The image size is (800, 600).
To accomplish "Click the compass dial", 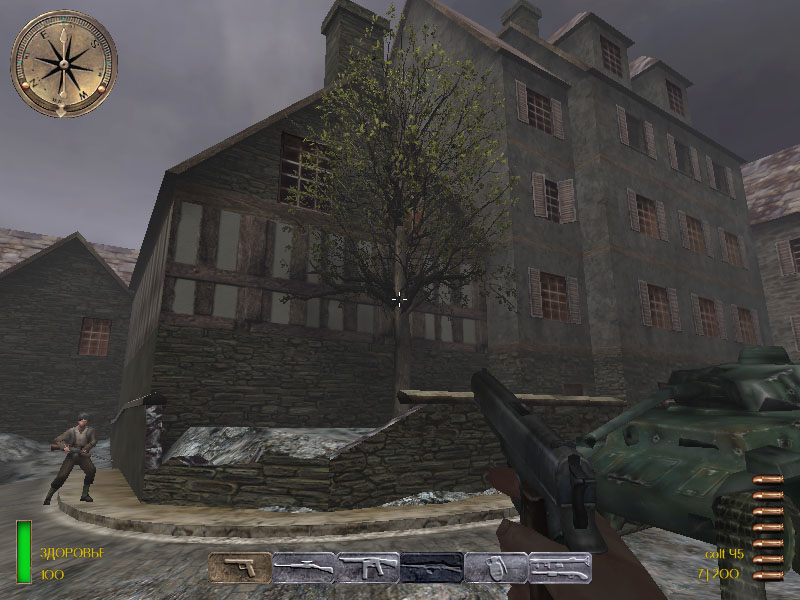I will tap(64, 63).
